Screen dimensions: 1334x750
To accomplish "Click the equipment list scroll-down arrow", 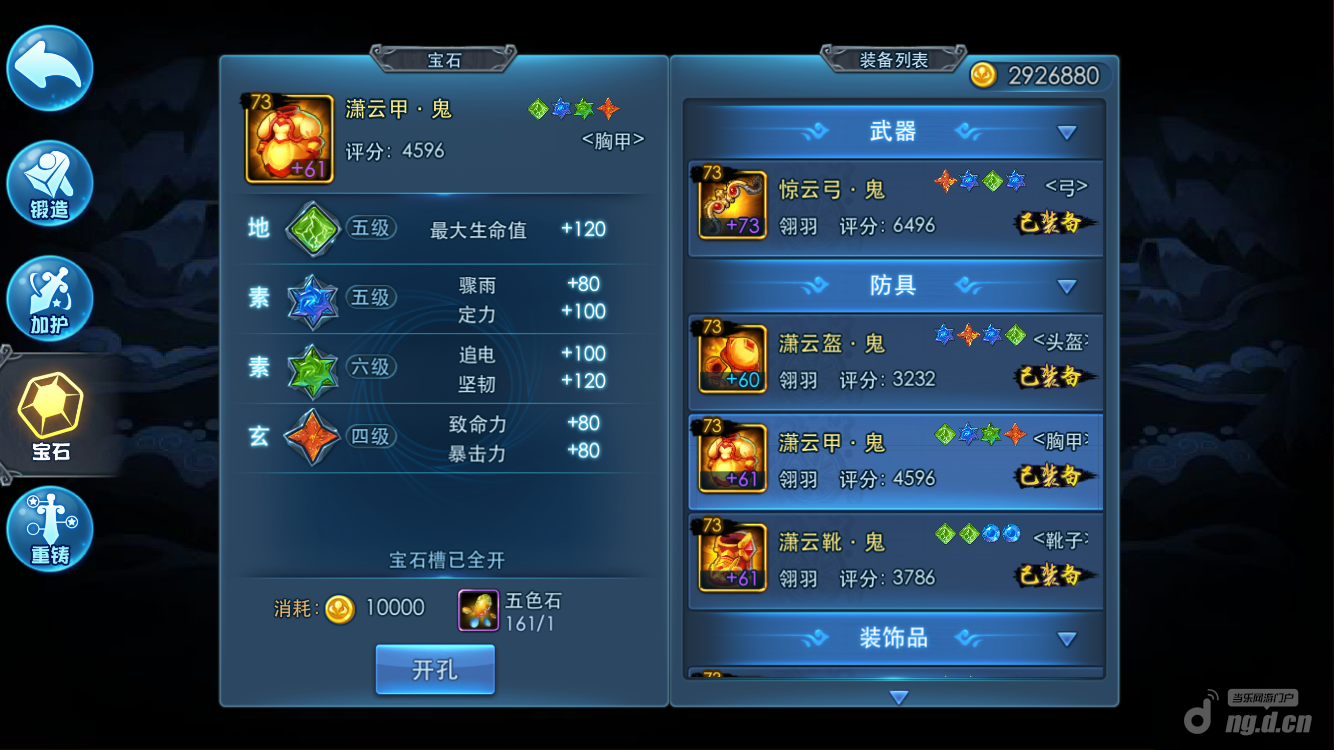I will 898,697.
